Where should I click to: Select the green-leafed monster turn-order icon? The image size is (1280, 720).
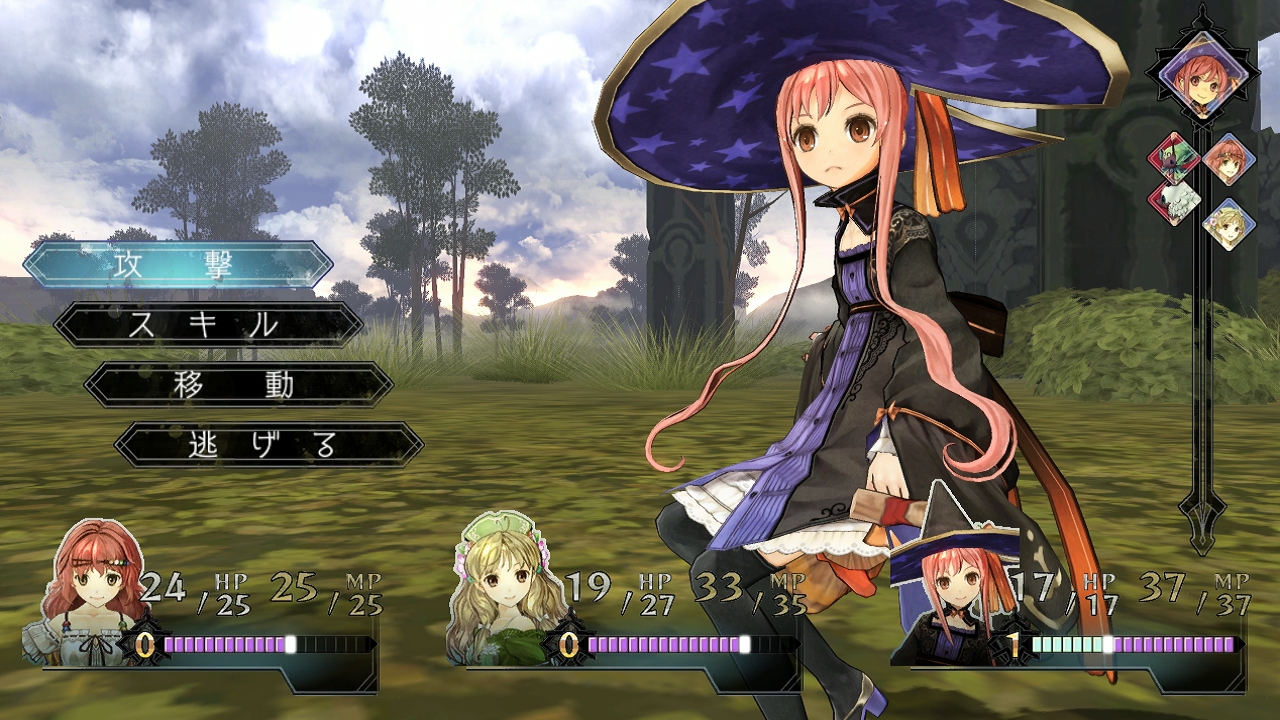point(1173,158)
